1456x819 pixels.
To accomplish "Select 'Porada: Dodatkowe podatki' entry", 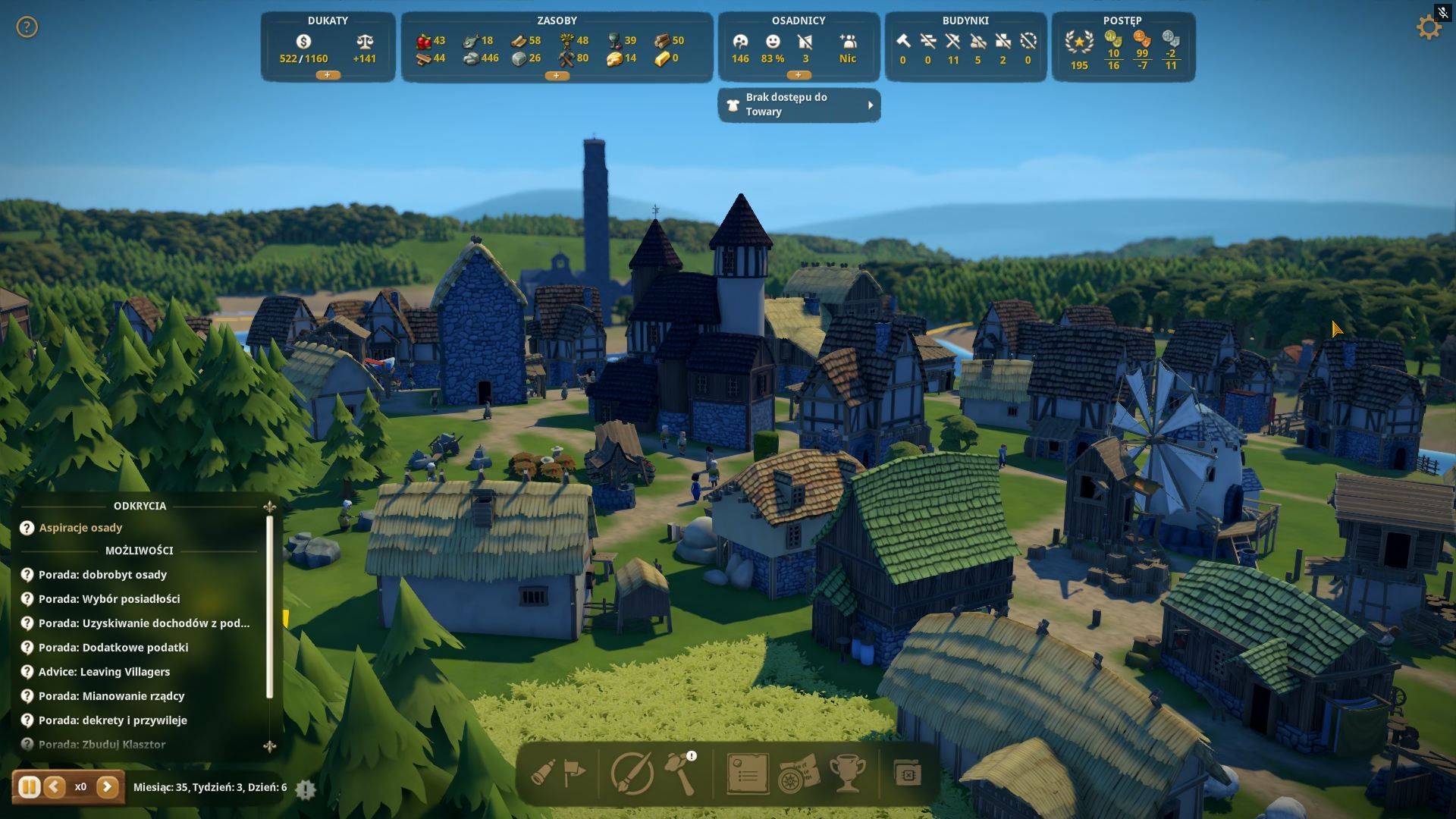I will tap(113, 648).
